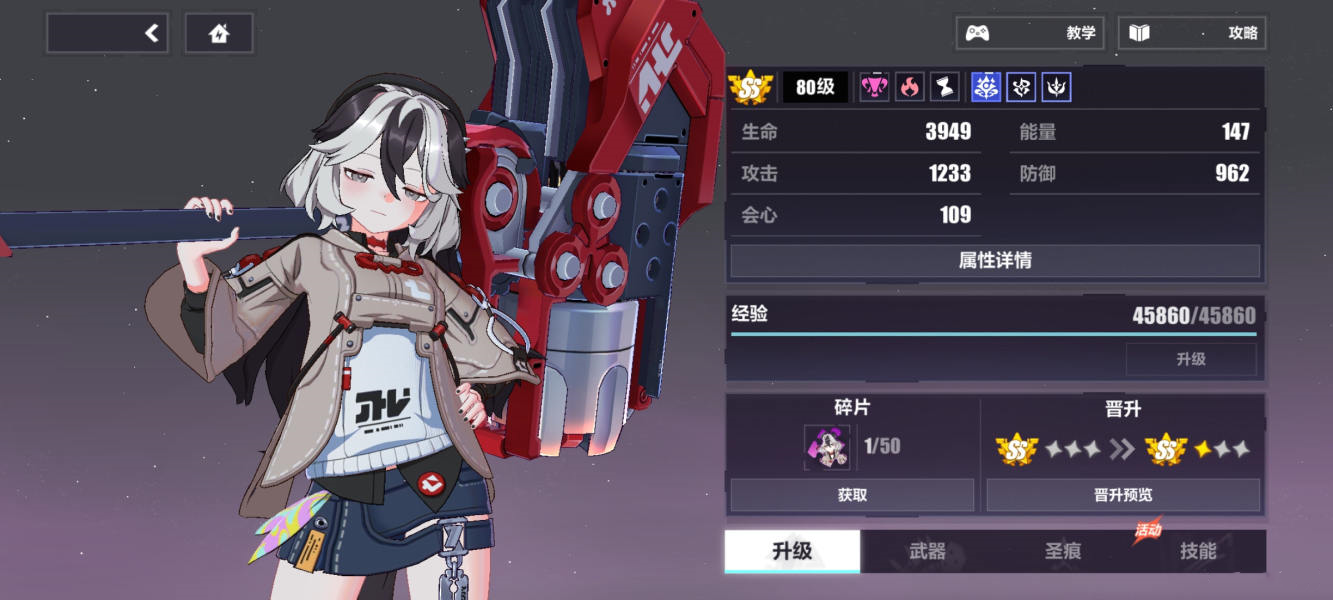Click the 获取 fragment obtain button
The image size is (1333, 600).
click(852, 495)
